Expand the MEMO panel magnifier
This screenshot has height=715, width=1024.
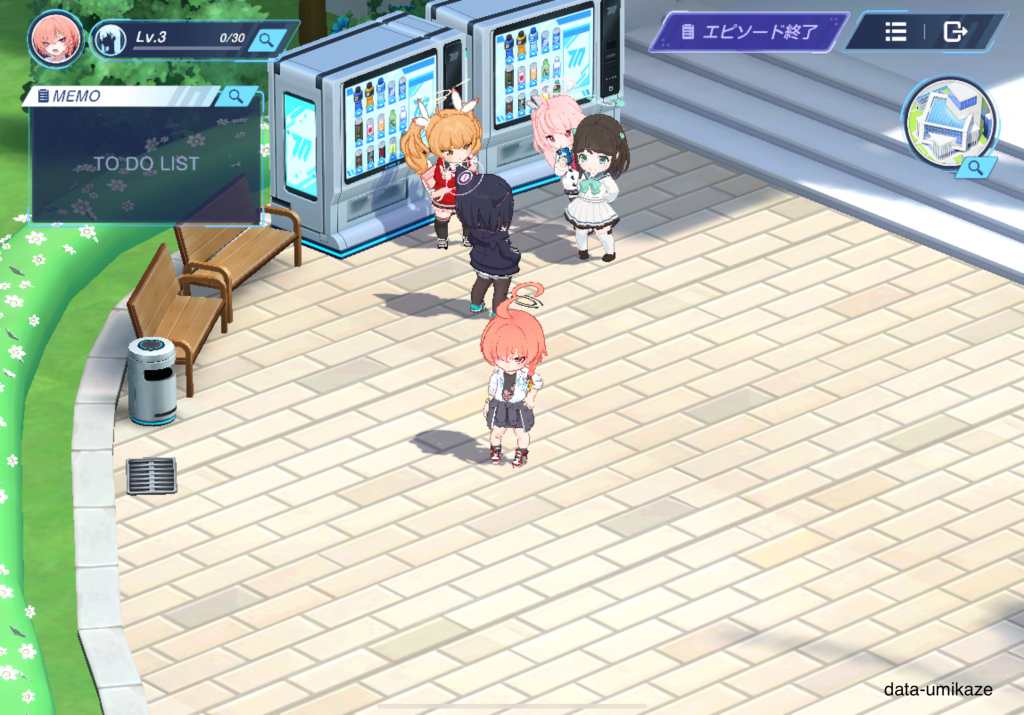tap(236, 96)
